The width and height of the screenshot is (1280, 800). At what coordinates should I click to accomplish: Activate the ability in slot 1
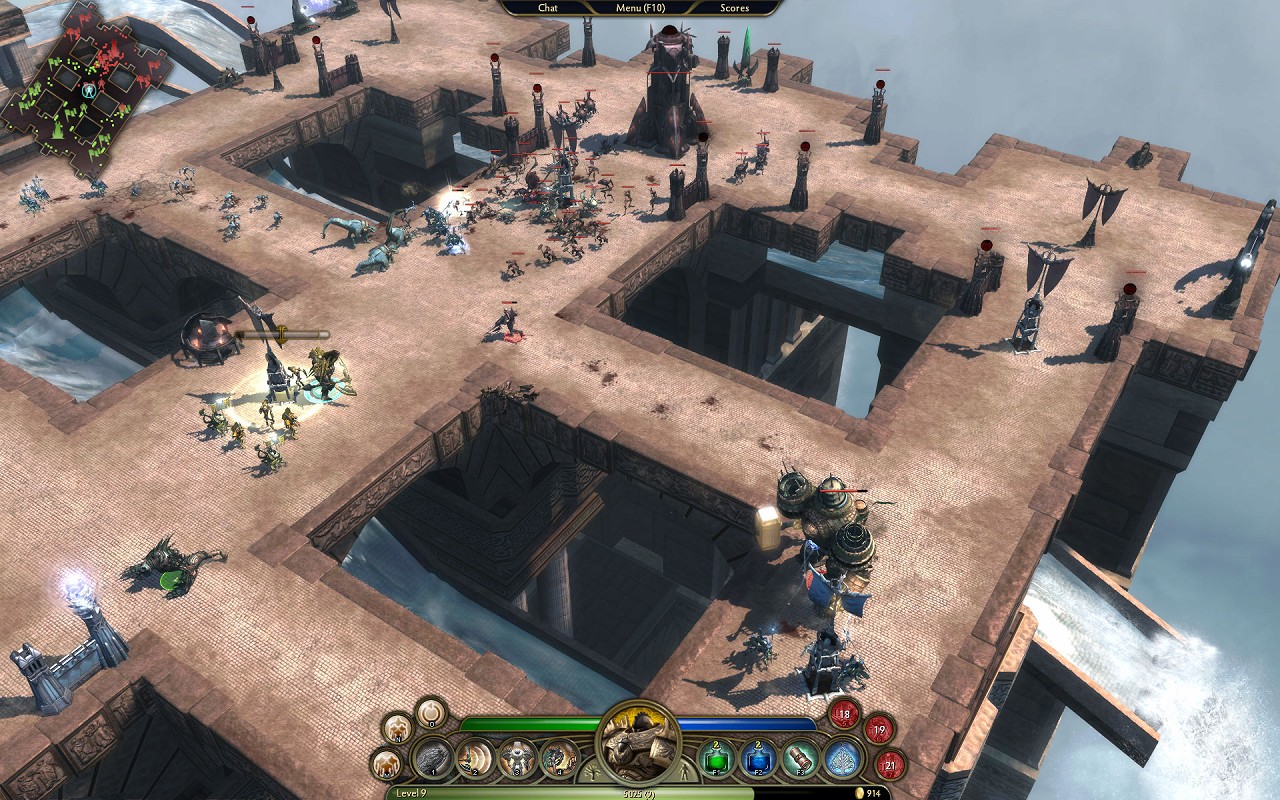(434, 758)
